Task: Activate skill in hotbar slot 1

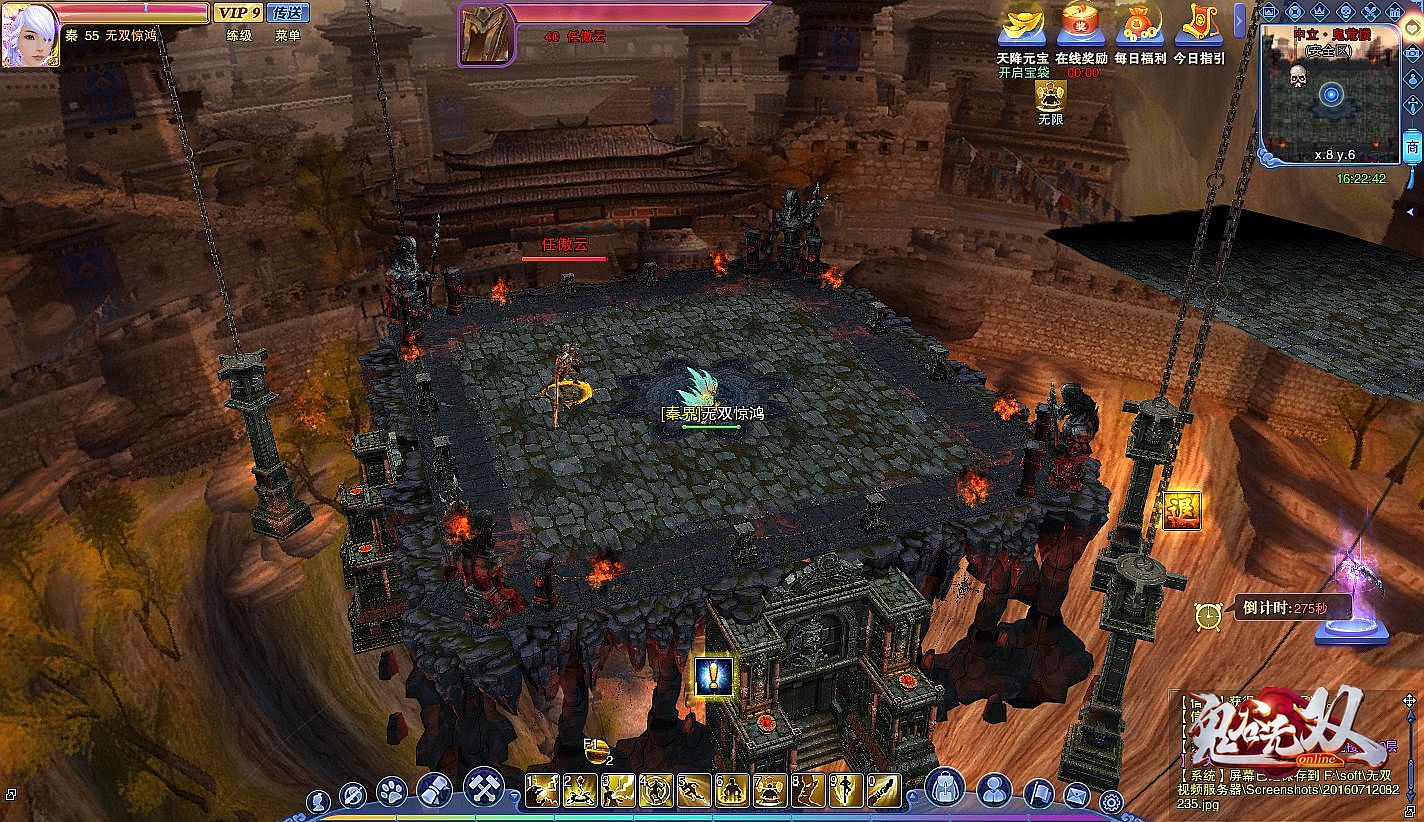Action: [x=542, y=791]
